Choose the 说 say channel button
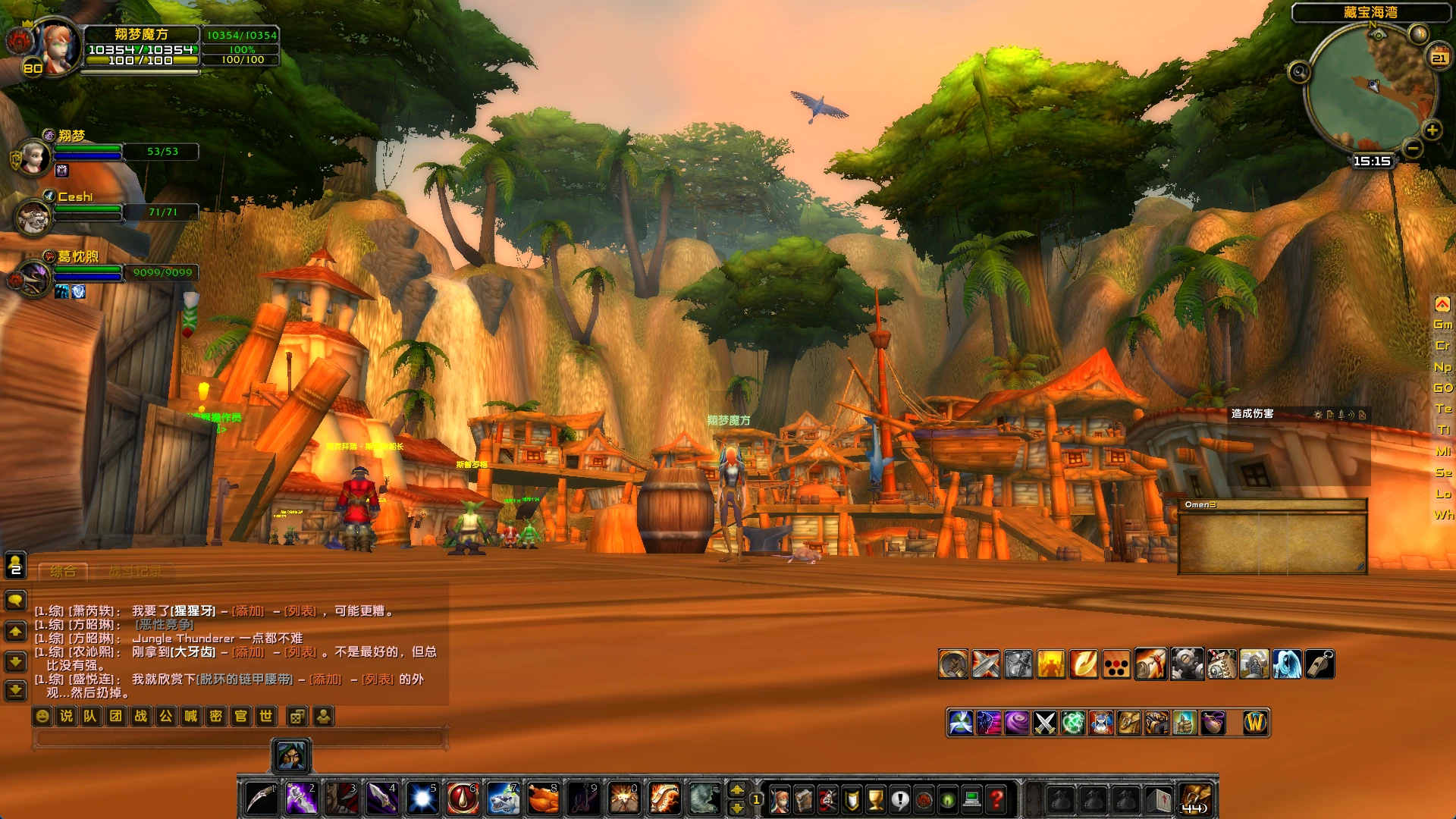The image size is (1456, 819). [67, 716]
